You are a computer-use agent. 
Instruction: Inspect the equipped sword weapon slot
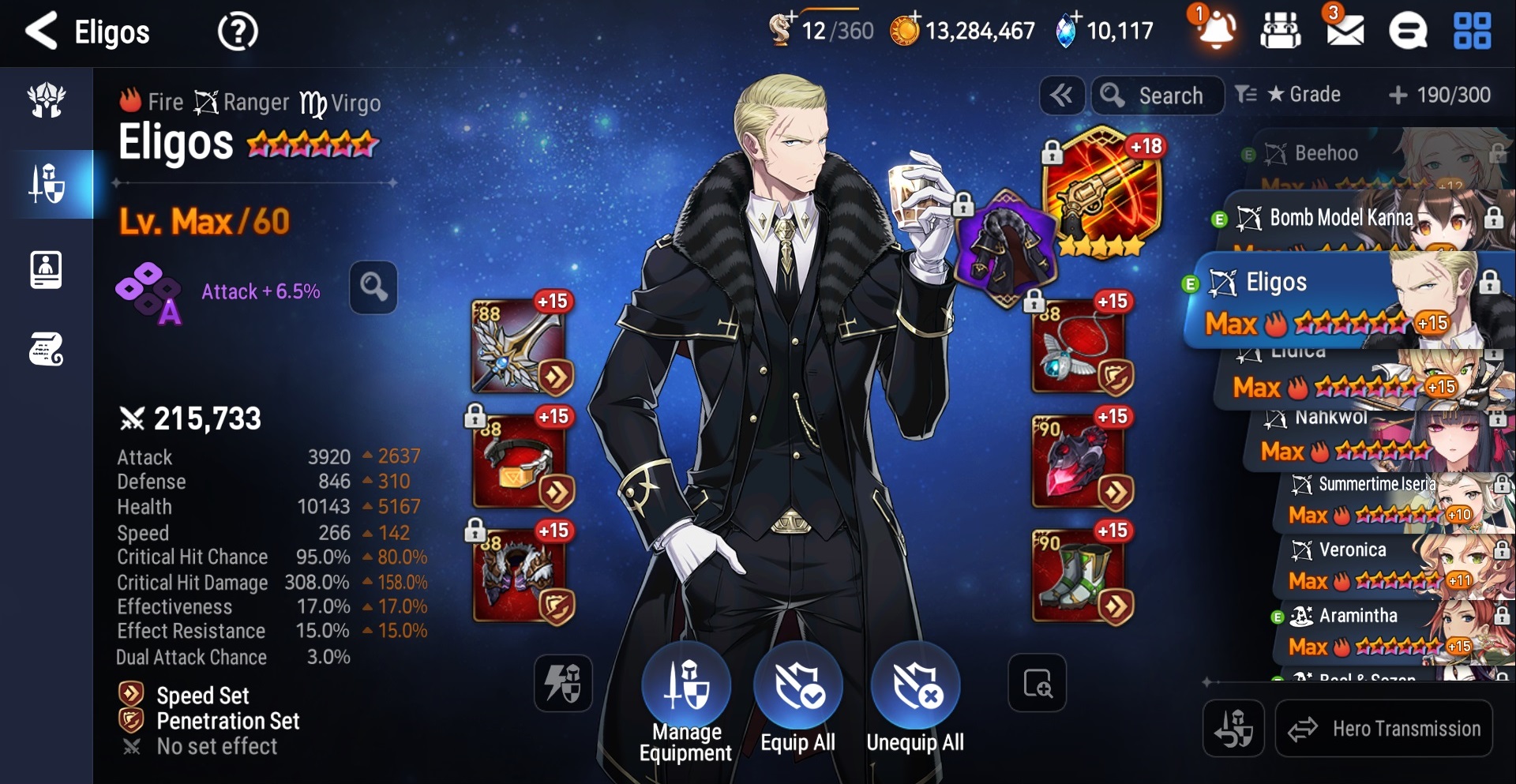click(520, 346)
